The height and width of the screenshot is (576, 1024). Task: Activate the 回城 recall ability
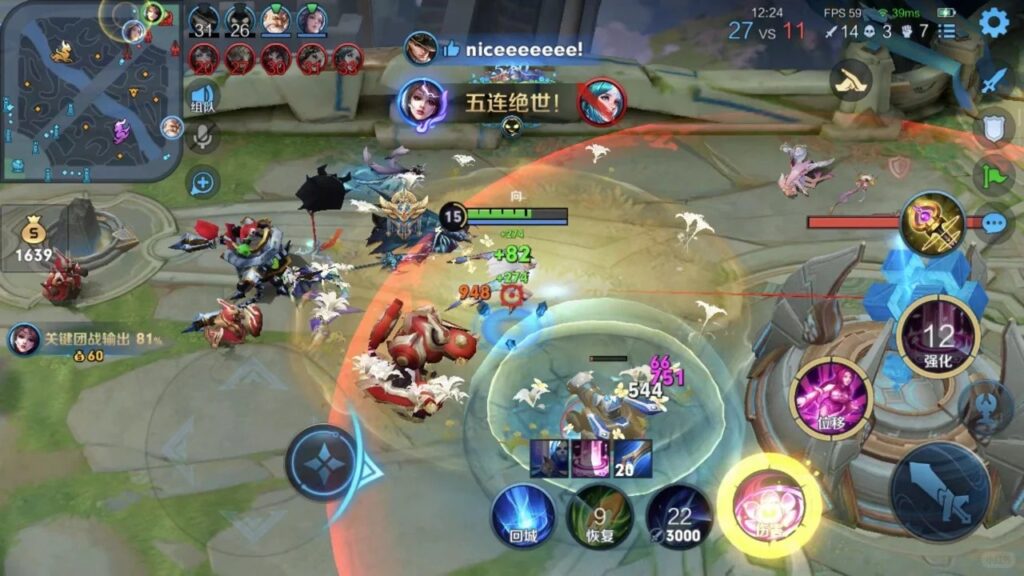(523, 516)
